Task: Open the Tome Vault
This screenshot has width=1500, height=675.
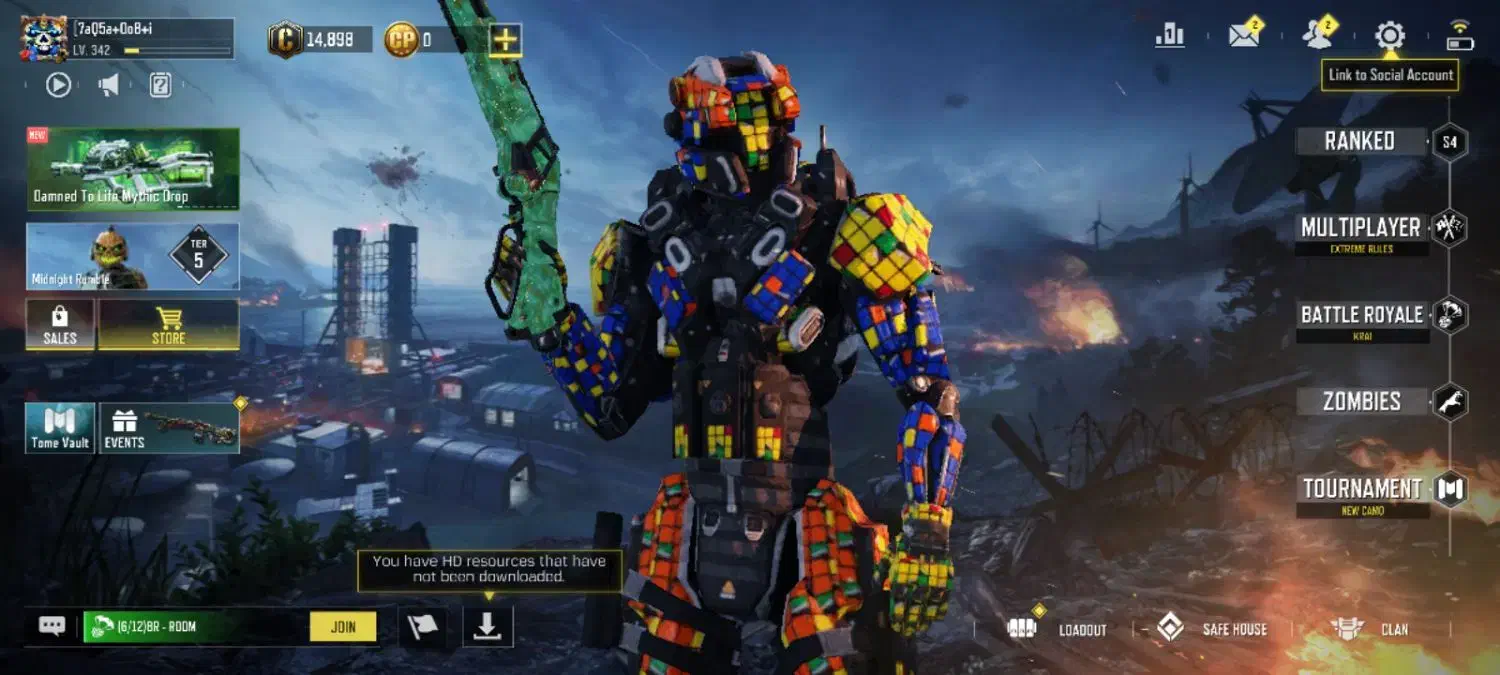Action: [60, 428]
